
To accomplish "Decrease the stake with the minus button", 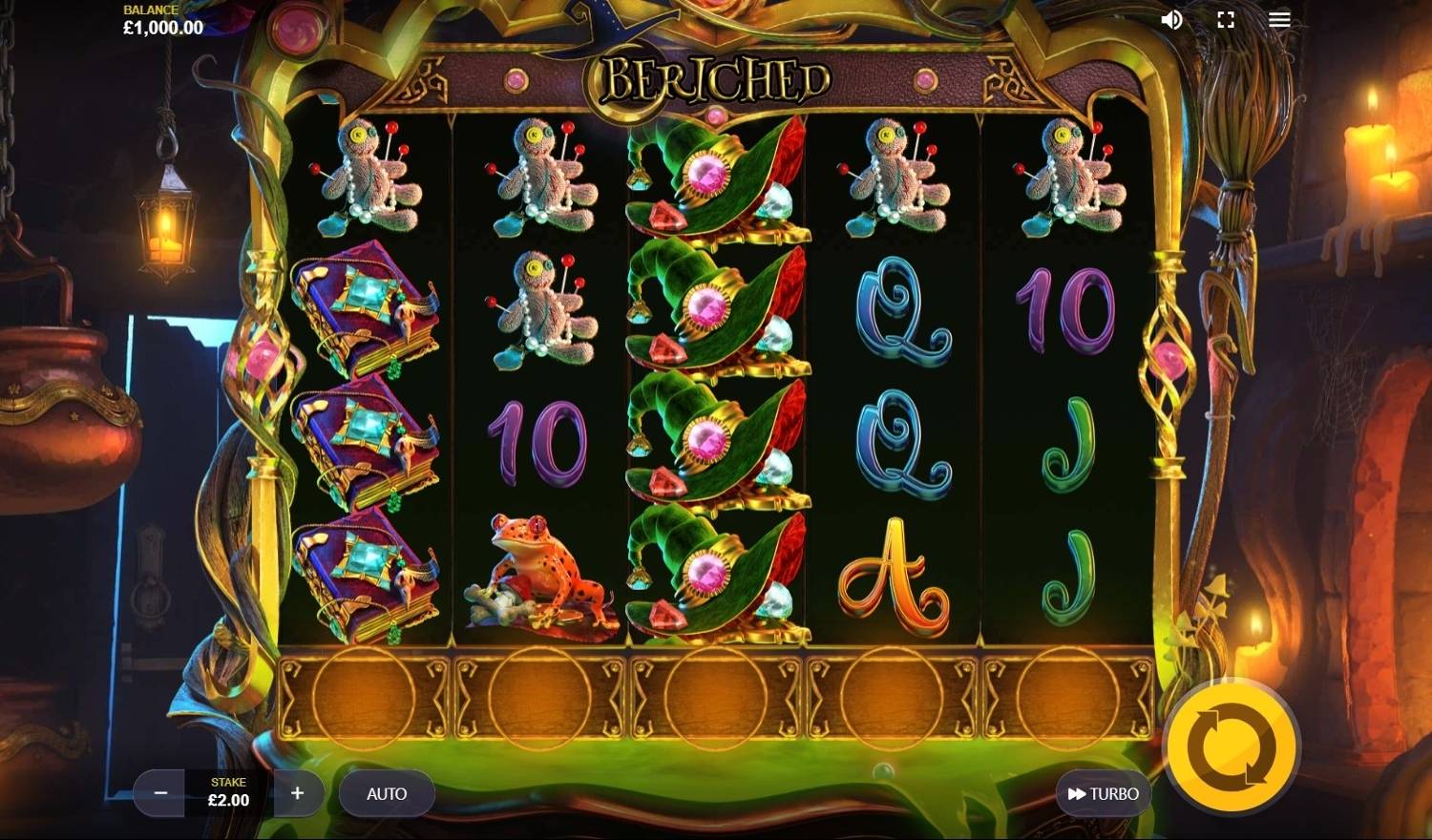I will tap(160, 793).
